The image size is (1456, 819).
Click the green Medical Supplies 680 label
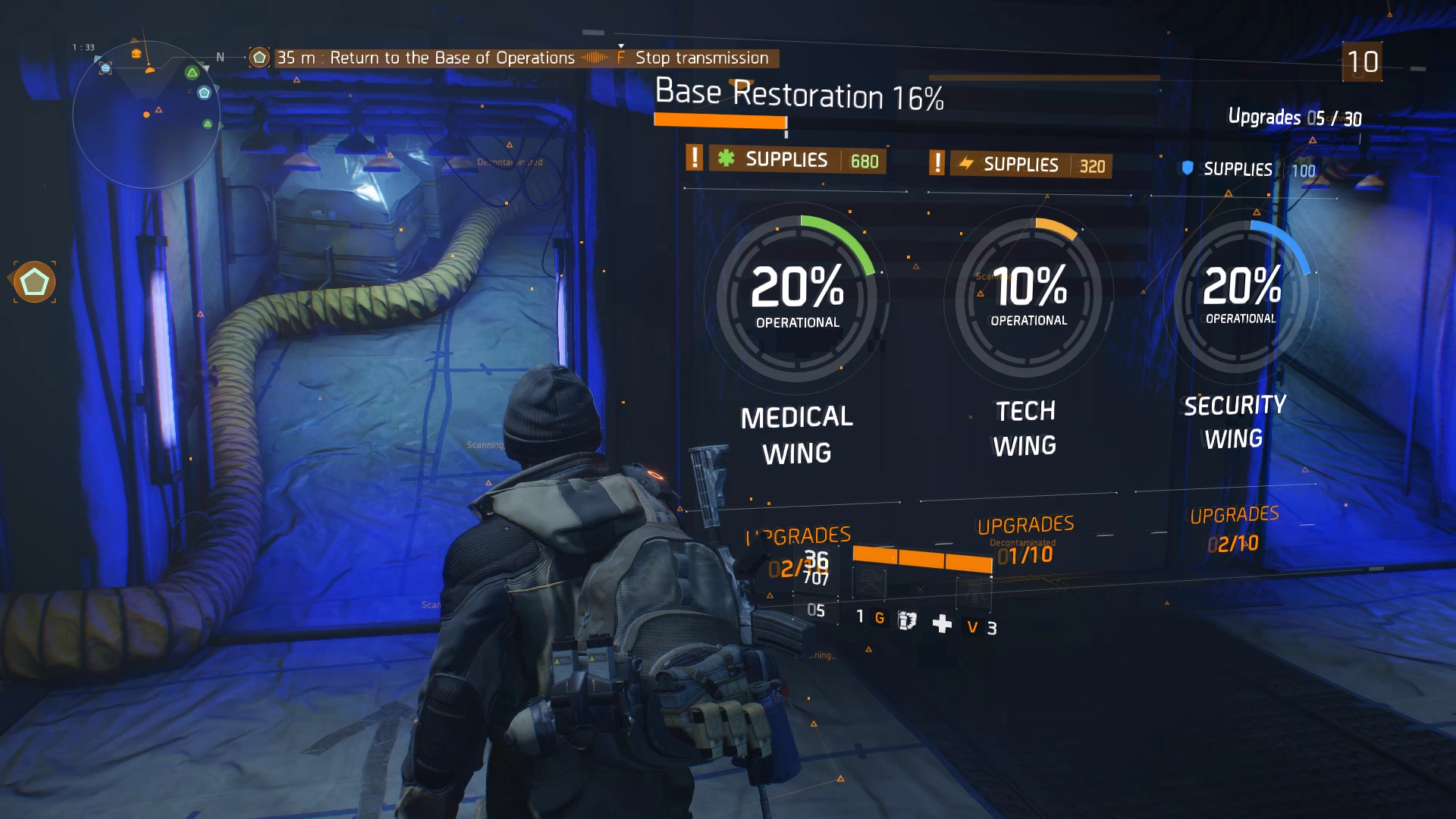click(797, 160)
